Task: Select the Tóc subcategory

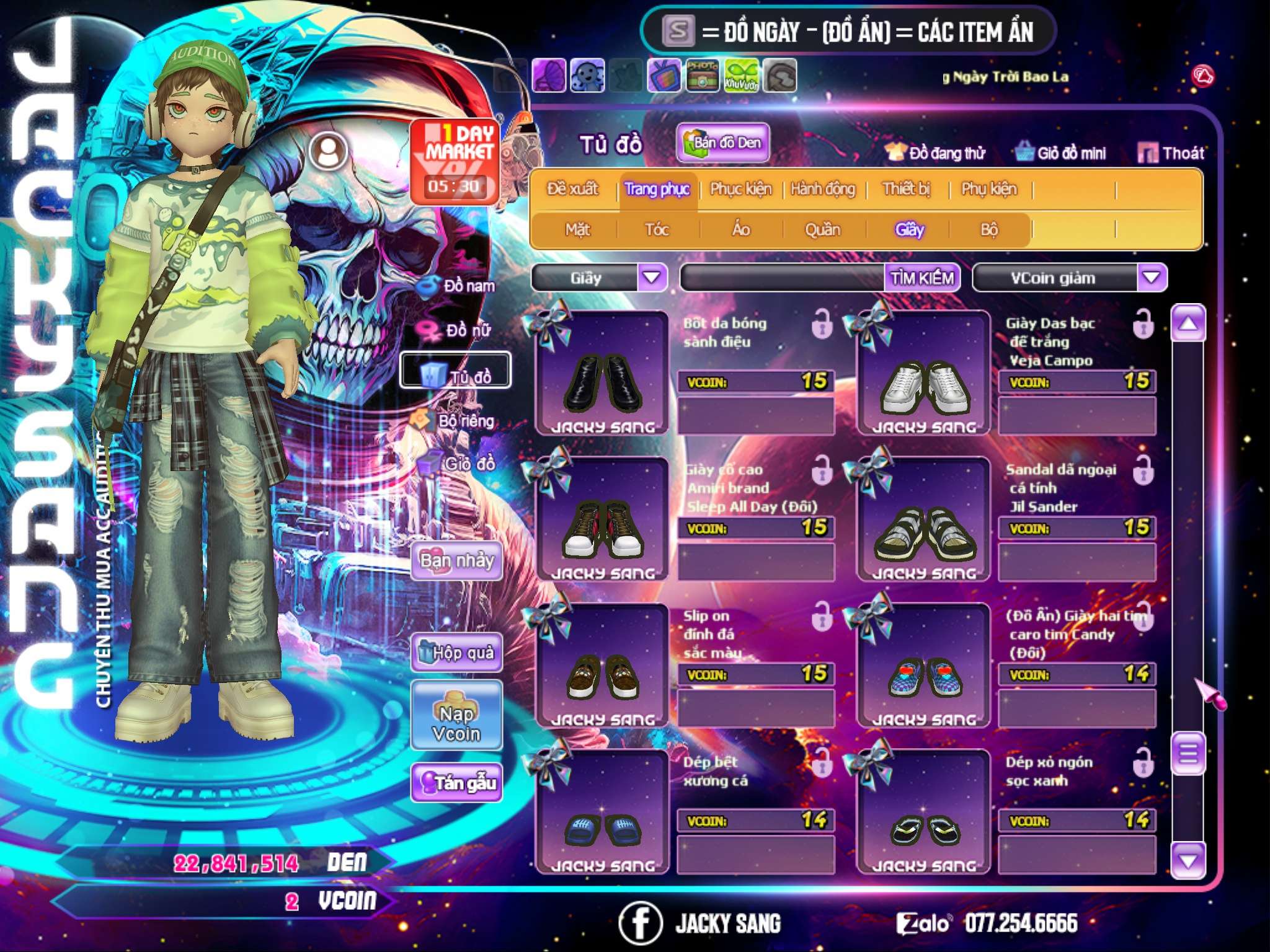Action: tap(657, 230)
